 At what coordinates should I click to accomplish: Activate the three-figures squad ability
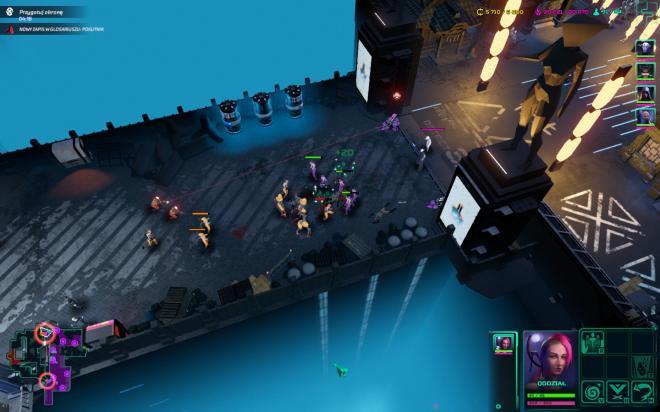coord(593,343)
